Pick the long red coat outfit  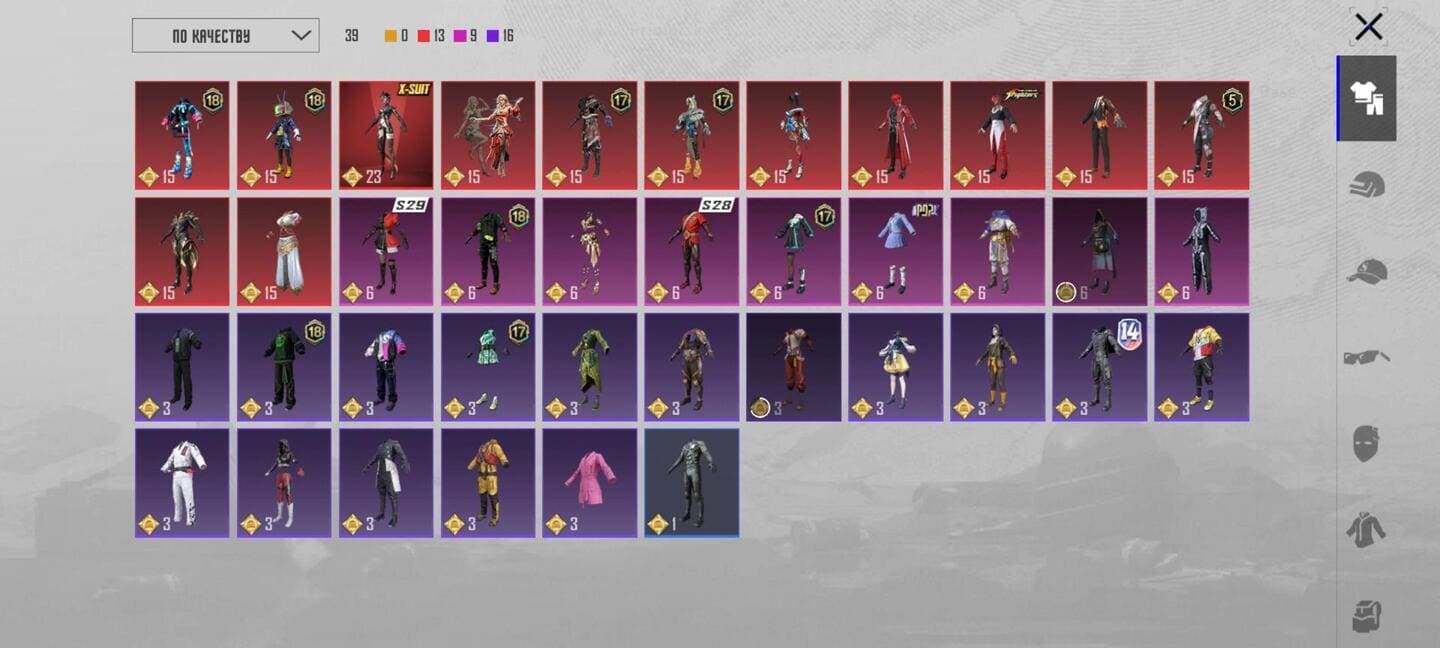pyautogui.click(x=896, y=135)
